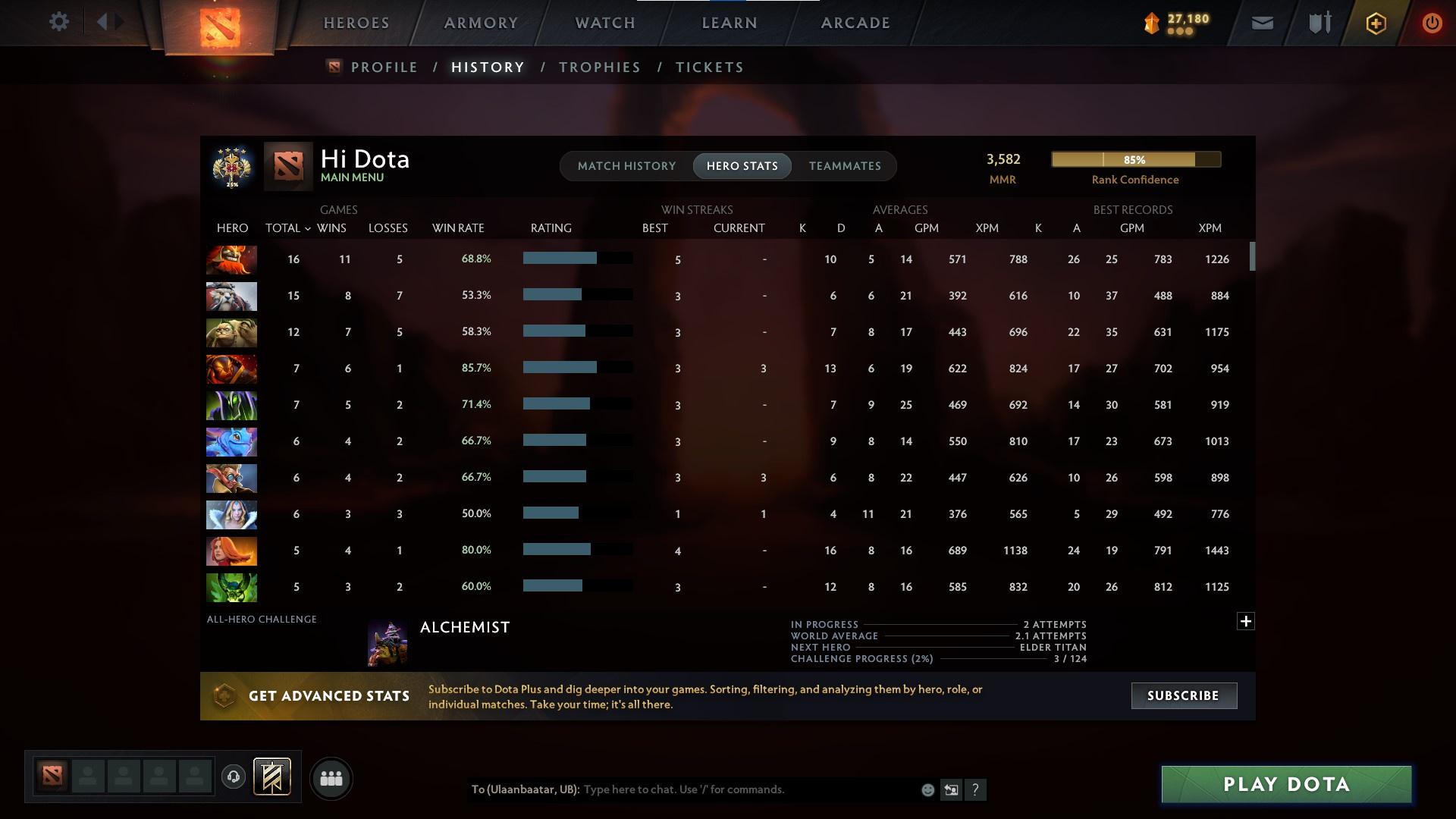
Task: Click the SUBSCRIBE button for Dota Plus
Action: point(1184,695)
